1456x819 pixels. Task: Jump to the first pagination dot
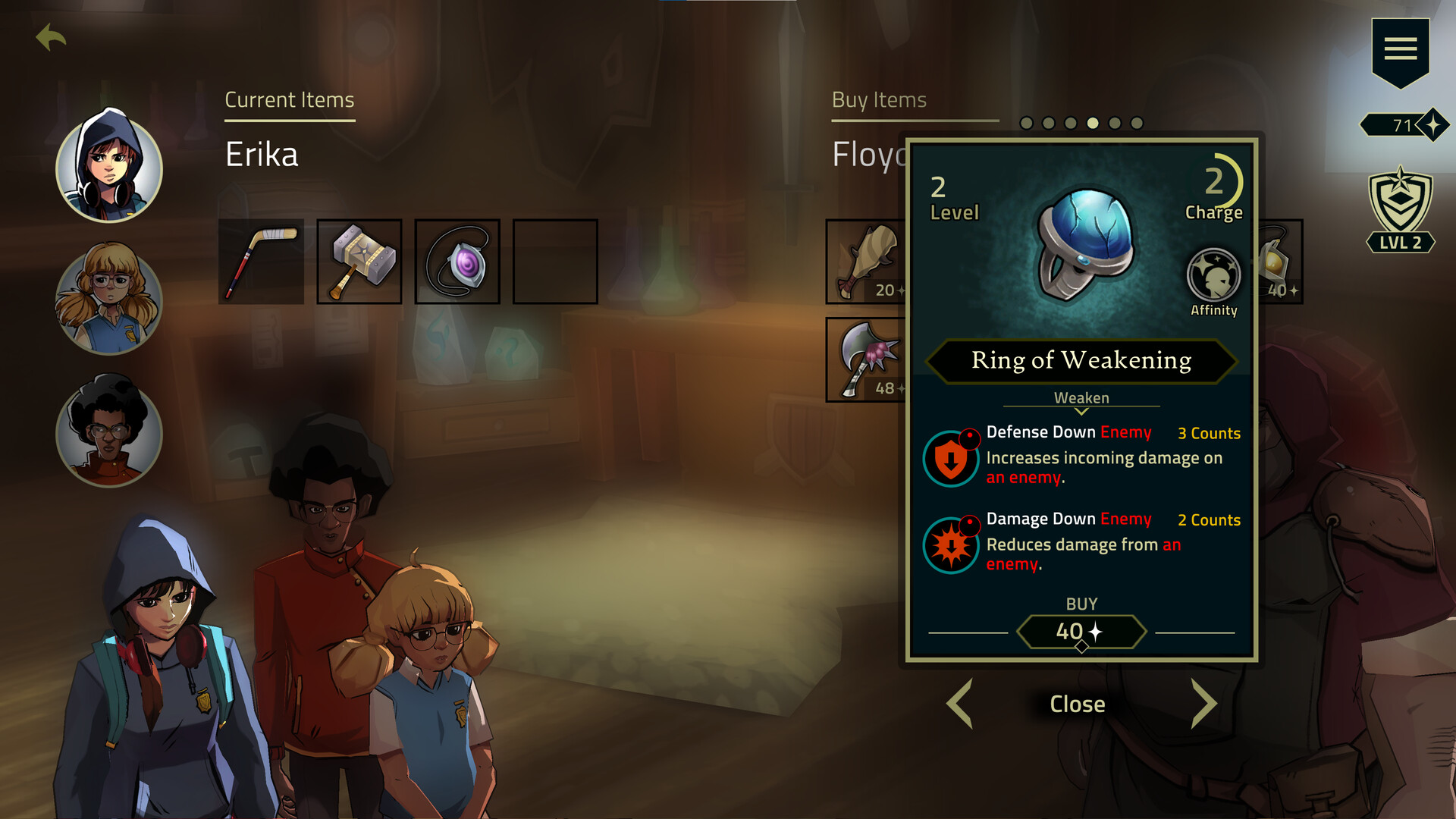point(1025,121)
